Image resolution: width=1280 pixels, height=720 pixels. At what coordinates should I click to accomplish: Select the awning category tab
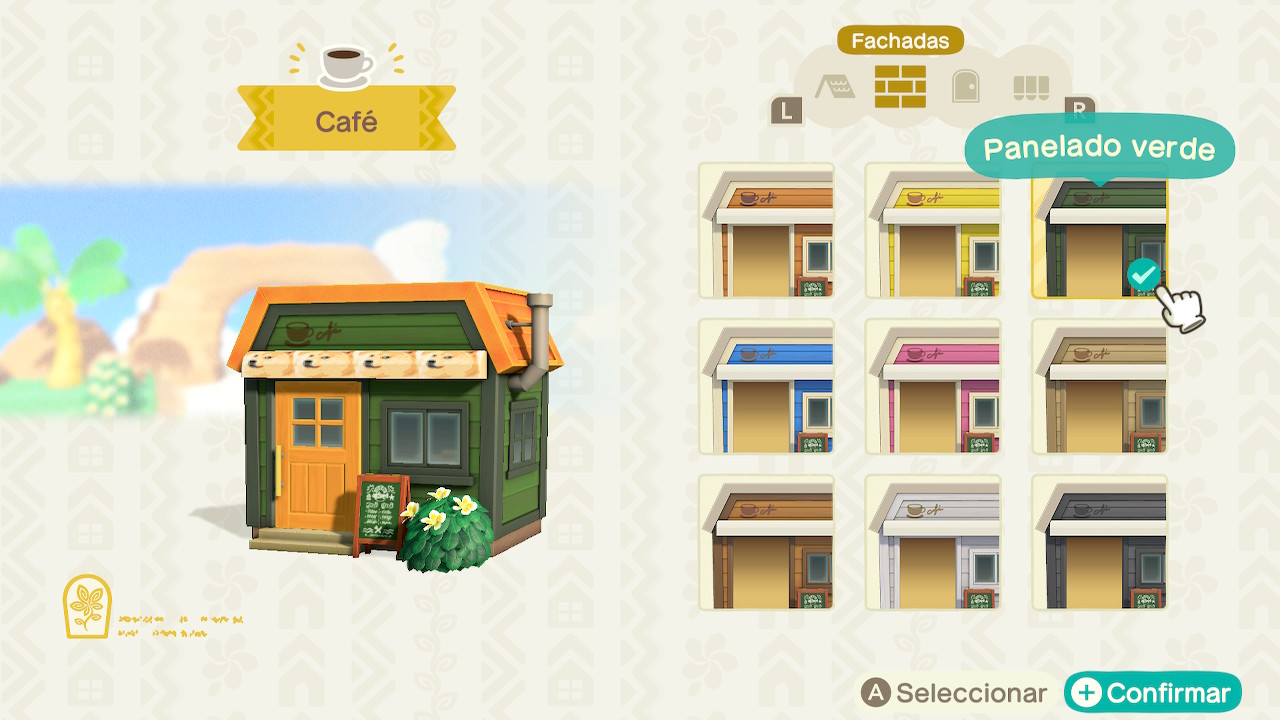pos(1030,88)
